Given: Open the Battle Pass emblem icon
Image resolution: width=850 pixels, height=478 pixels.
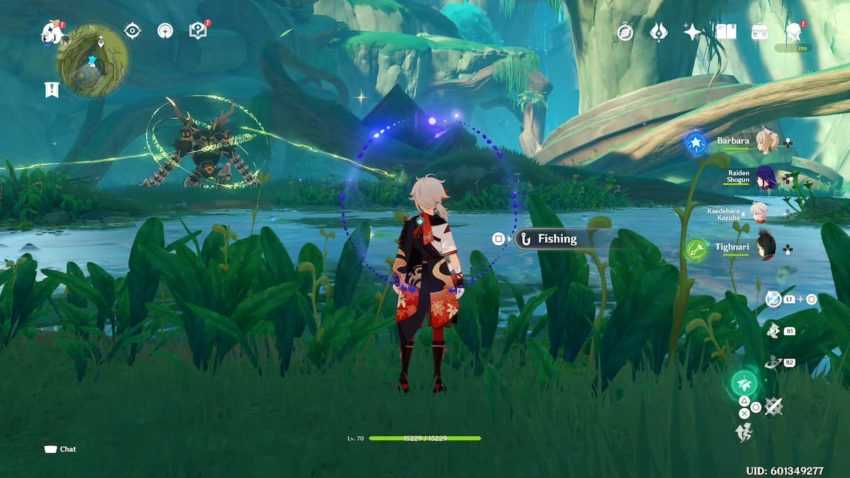Looking at the screenshot, I should 658,32.
